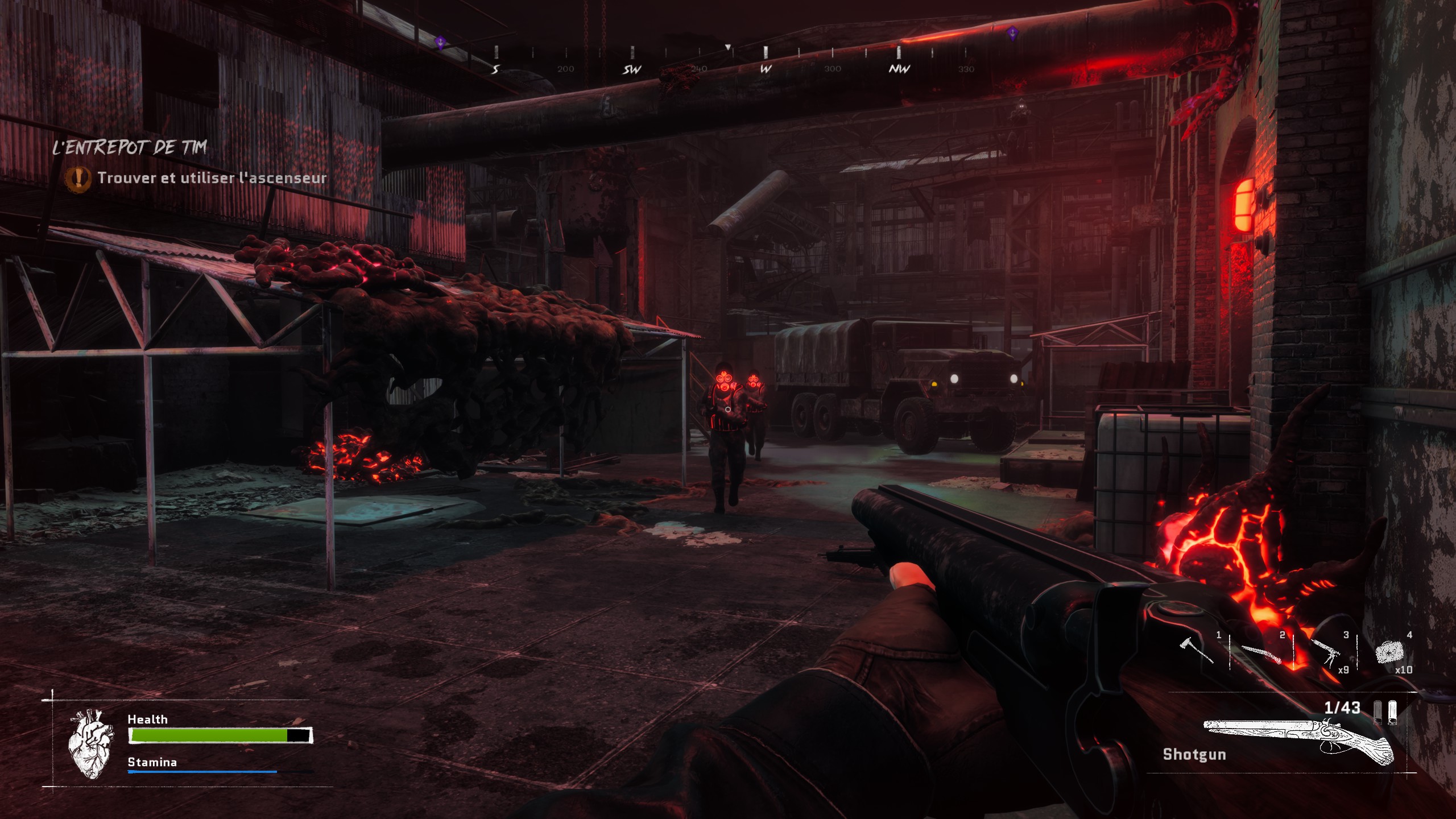Select the 'Trouver et utiliser l'ascenseur' objective
This screenshot has width=1456, height=819.
tap(212, 178)
